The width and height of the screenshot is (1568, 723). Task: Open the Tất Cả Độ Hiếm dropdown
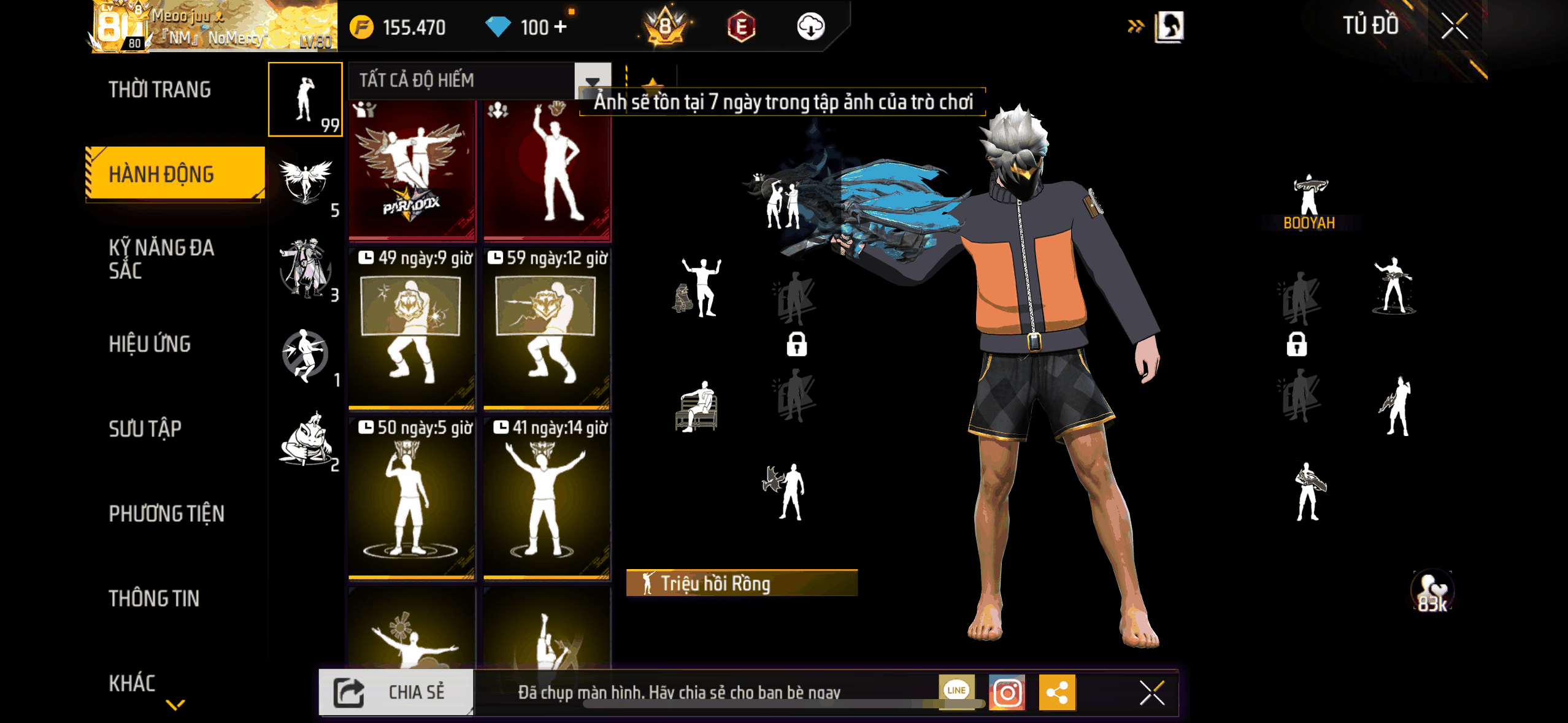pyautogui.click(x=591, y=80)
